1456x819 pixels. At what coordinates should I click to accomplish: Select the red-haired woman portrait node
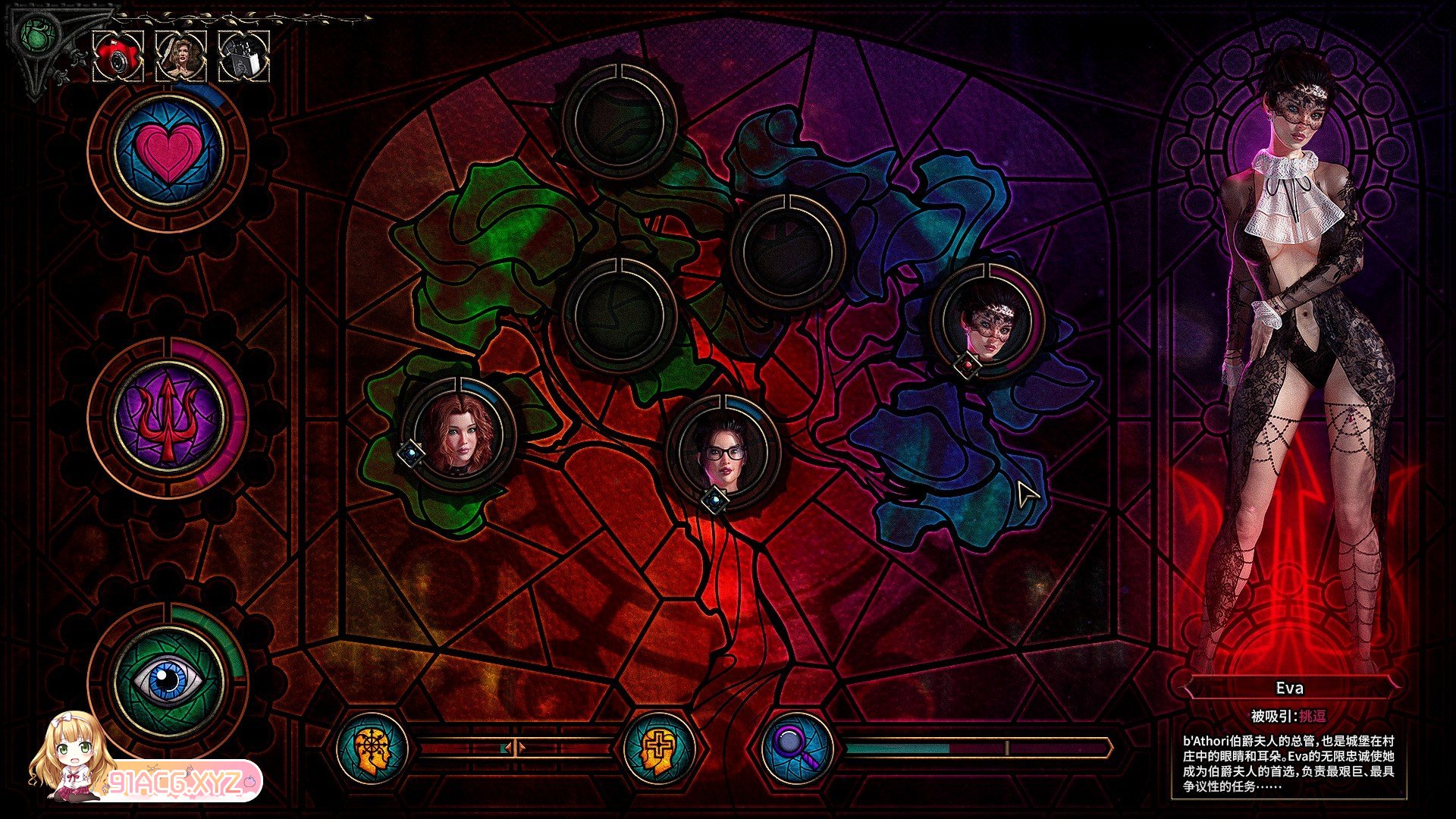pos(459,435)
